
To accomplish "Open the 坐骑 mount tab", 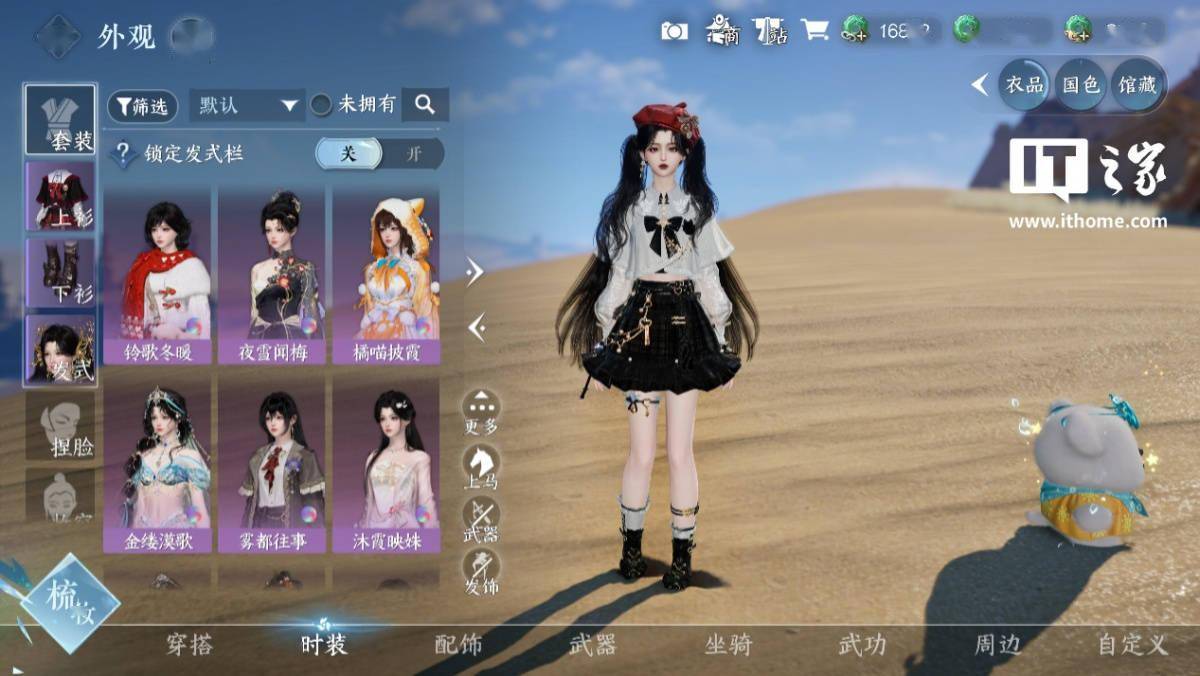I will click(x=728, y=645).
